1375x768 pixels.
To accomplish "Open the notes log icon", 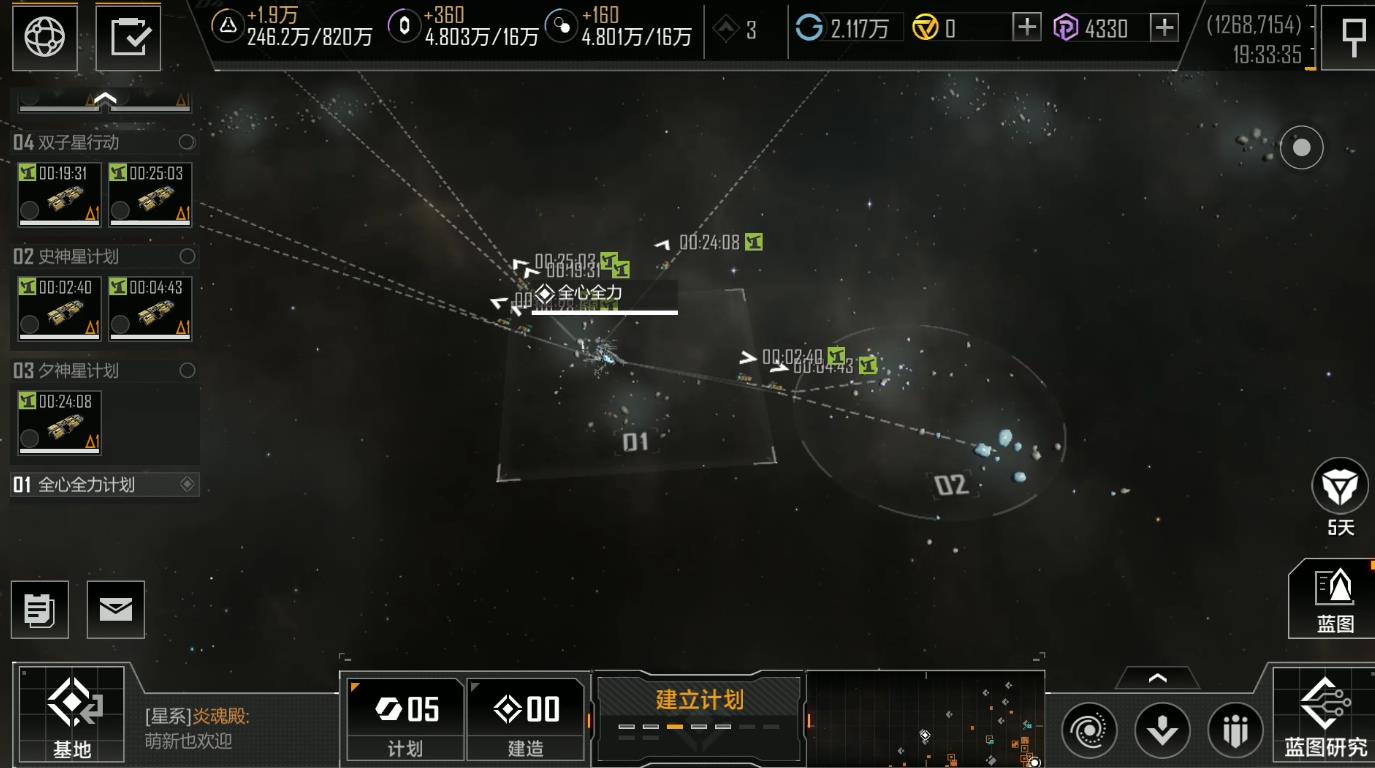I will click(x=40, y=609).
